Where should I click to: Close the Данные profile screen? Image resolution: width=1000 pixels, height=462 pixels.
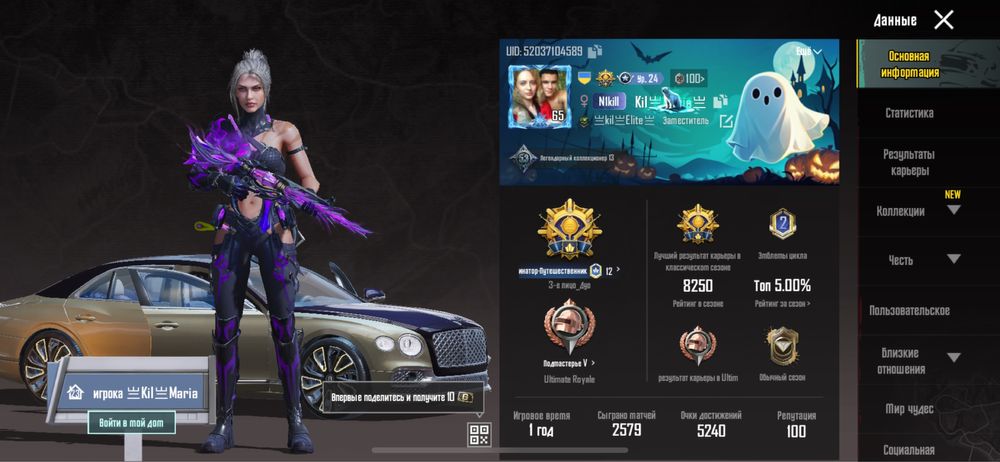(943, 19)
